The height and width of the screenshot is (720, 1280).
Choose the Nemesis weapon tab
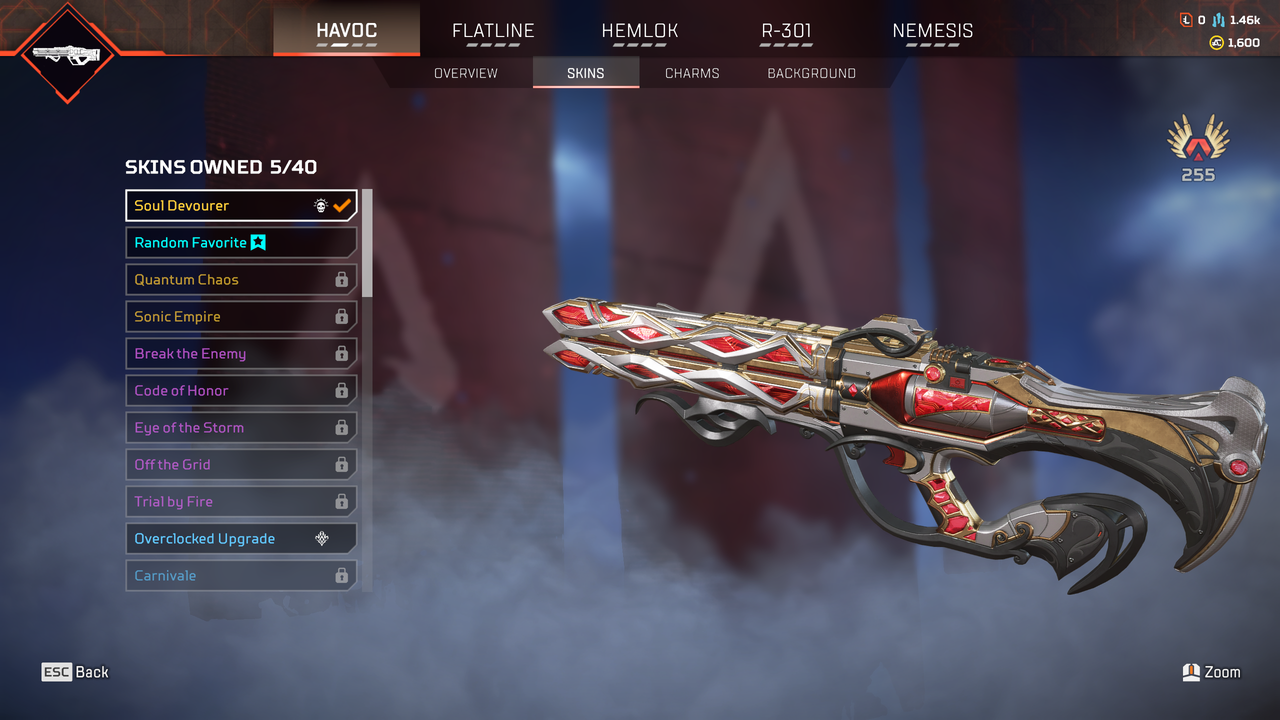932,31
